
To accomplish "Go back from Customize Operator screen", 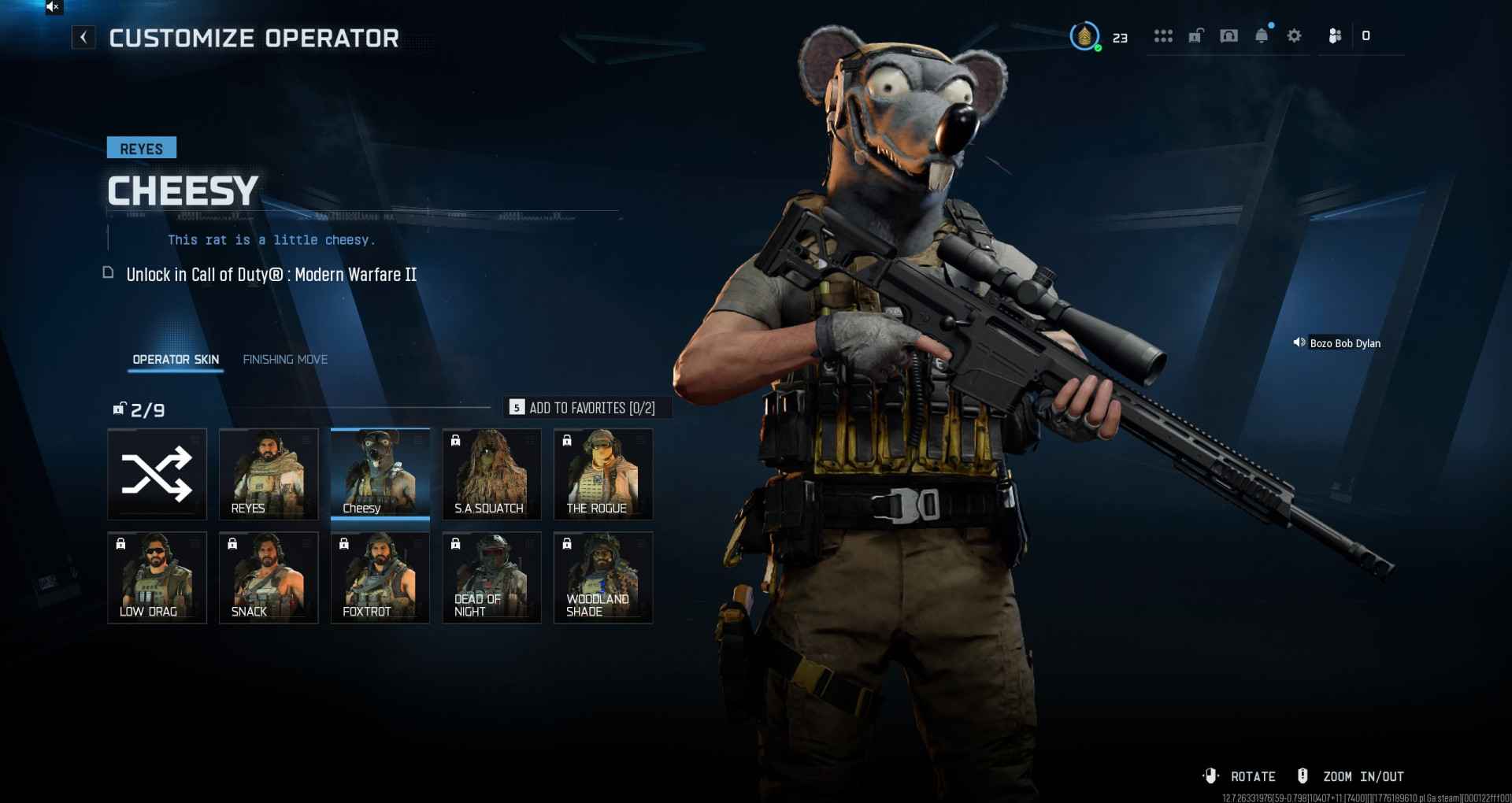I will (x=83, y=37).
